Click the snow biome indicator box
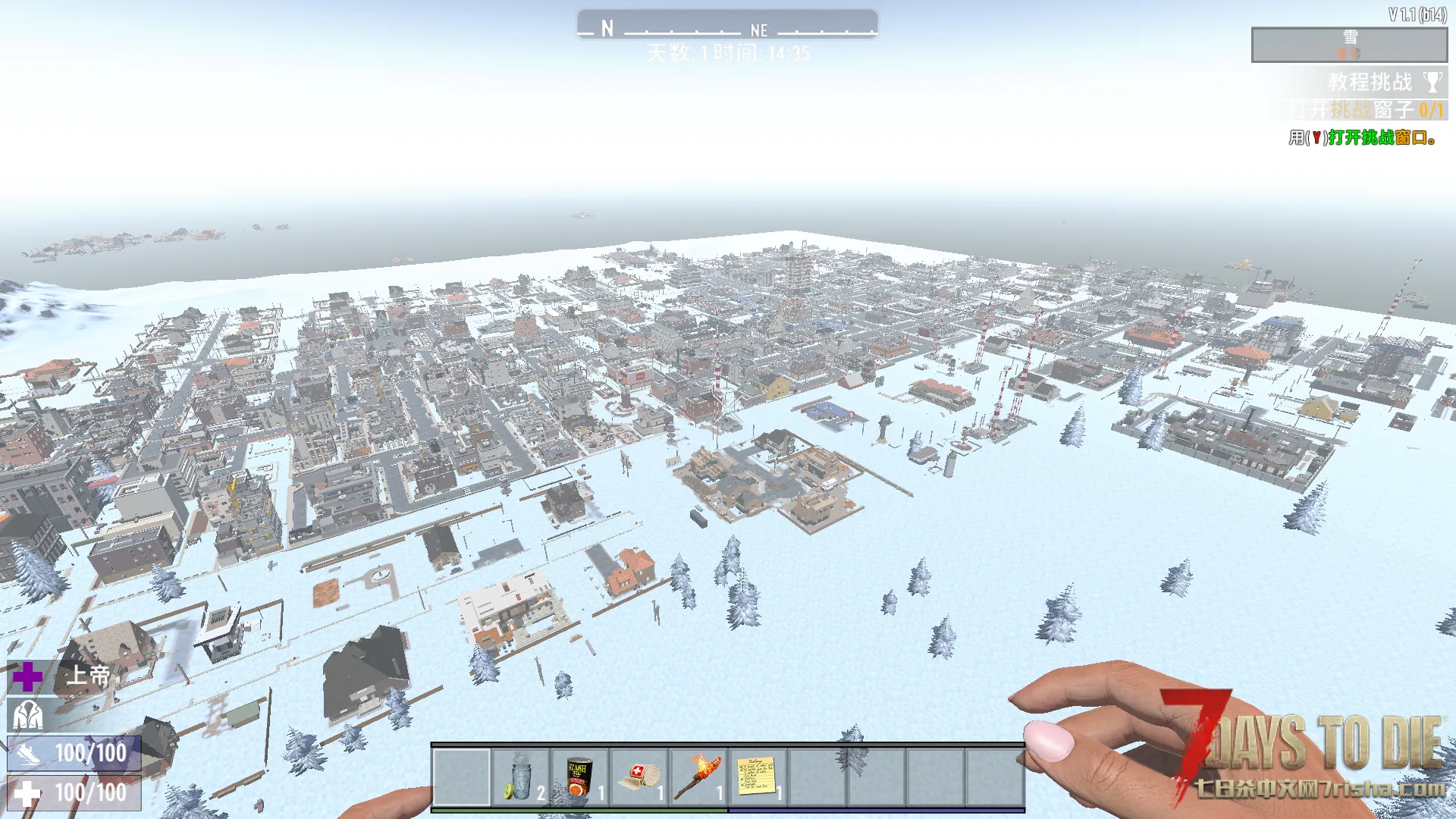The height and width of the screenshot is (819, 1456). click(x=1348, y=45)
